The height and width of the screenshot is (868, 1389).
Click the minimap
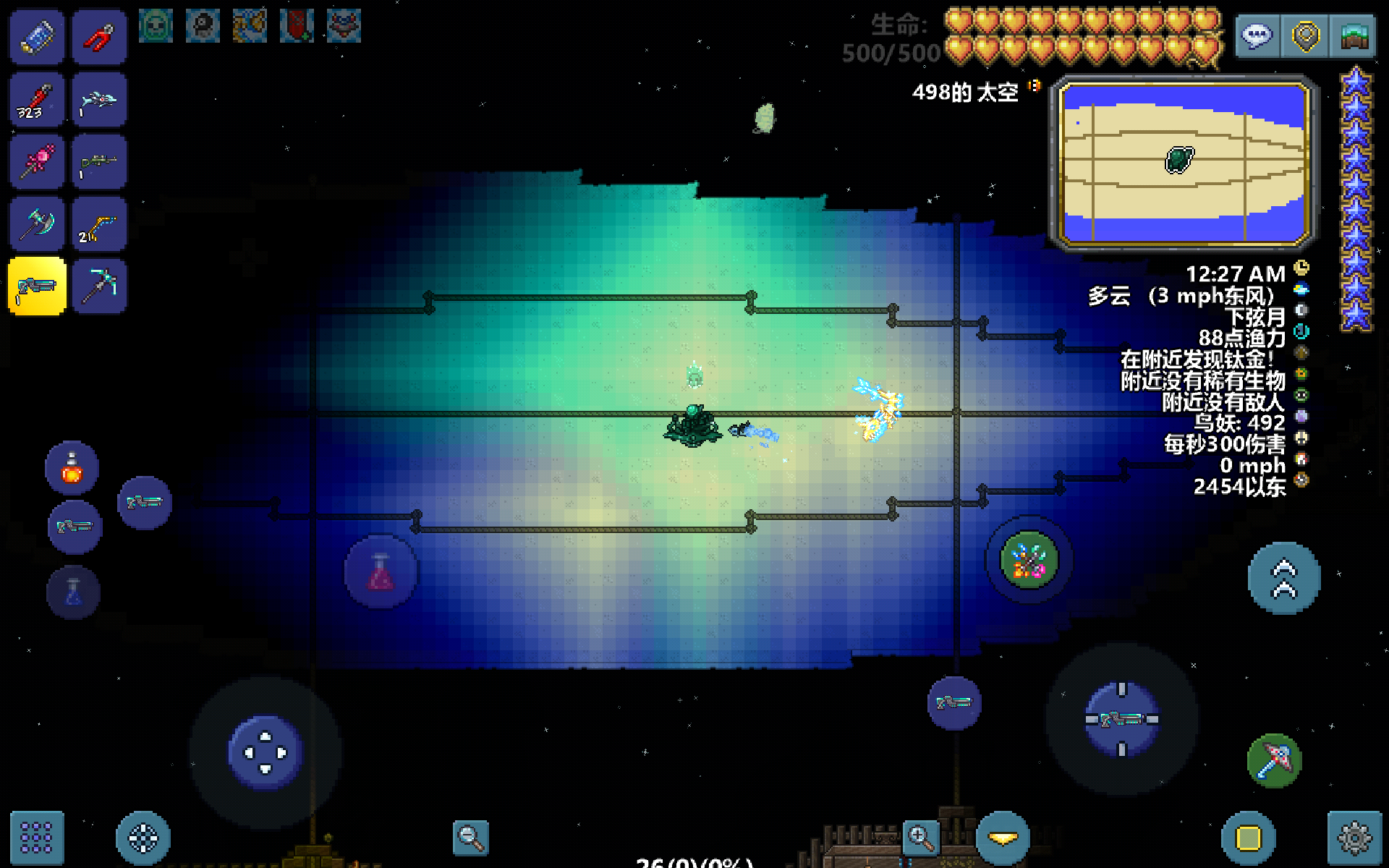(1184, 163)
